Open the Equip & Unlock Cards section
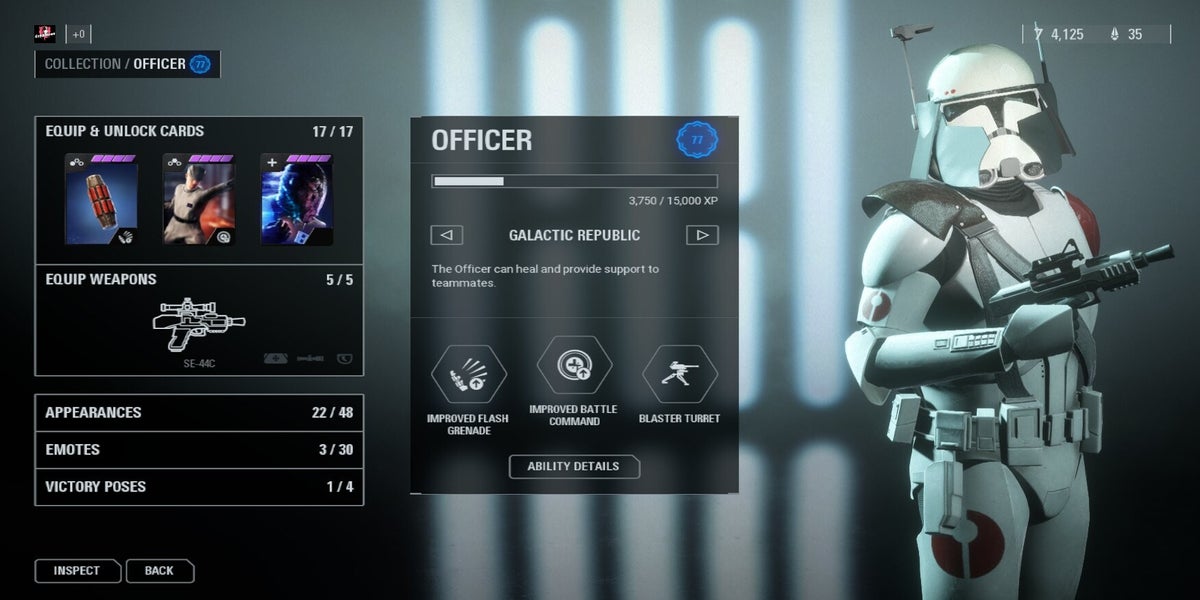Screen dimensions: 1200x600 tap(125, 131)
